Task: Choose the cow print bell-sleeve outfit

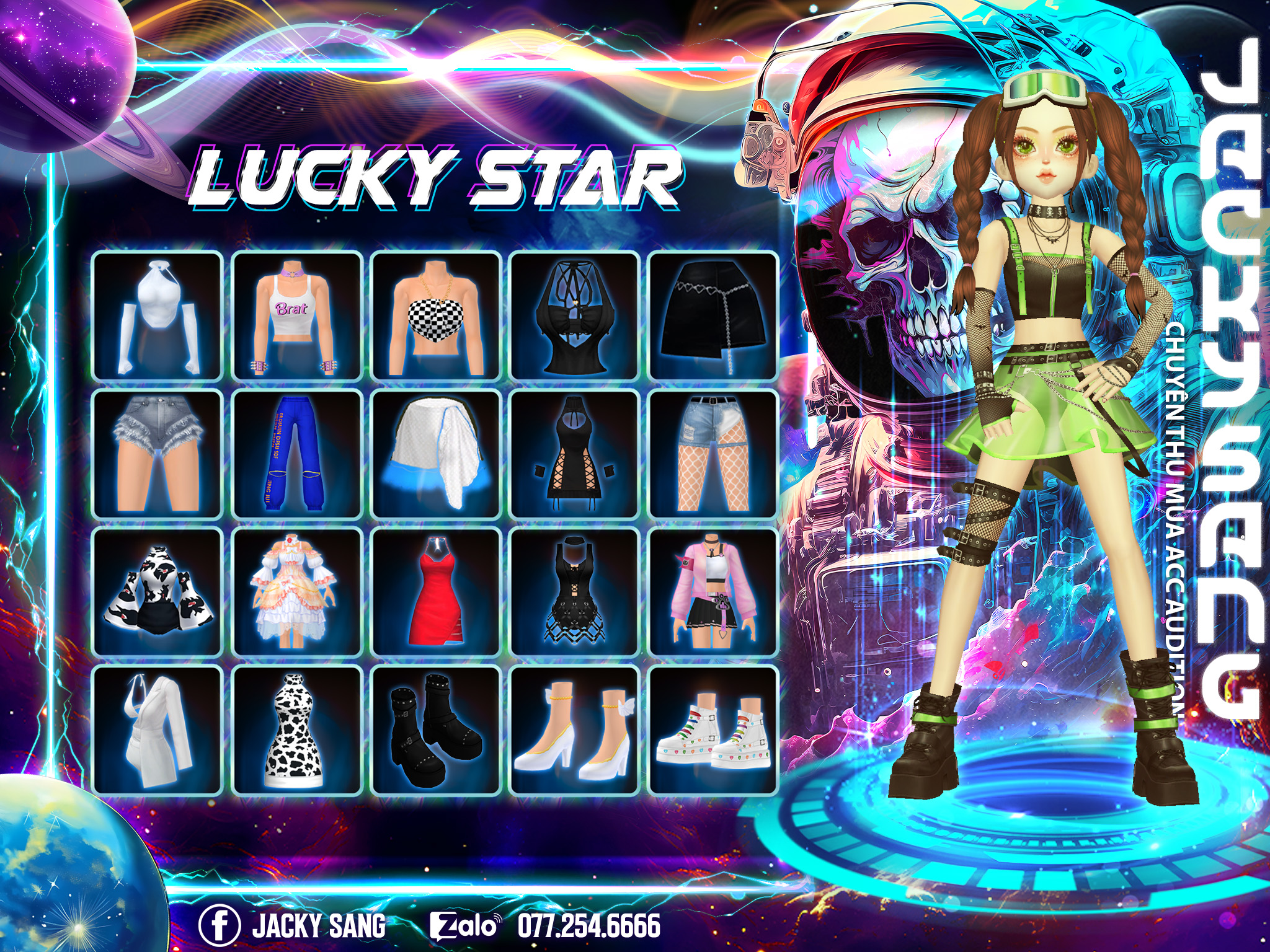Action: click(x=158, y=593)
